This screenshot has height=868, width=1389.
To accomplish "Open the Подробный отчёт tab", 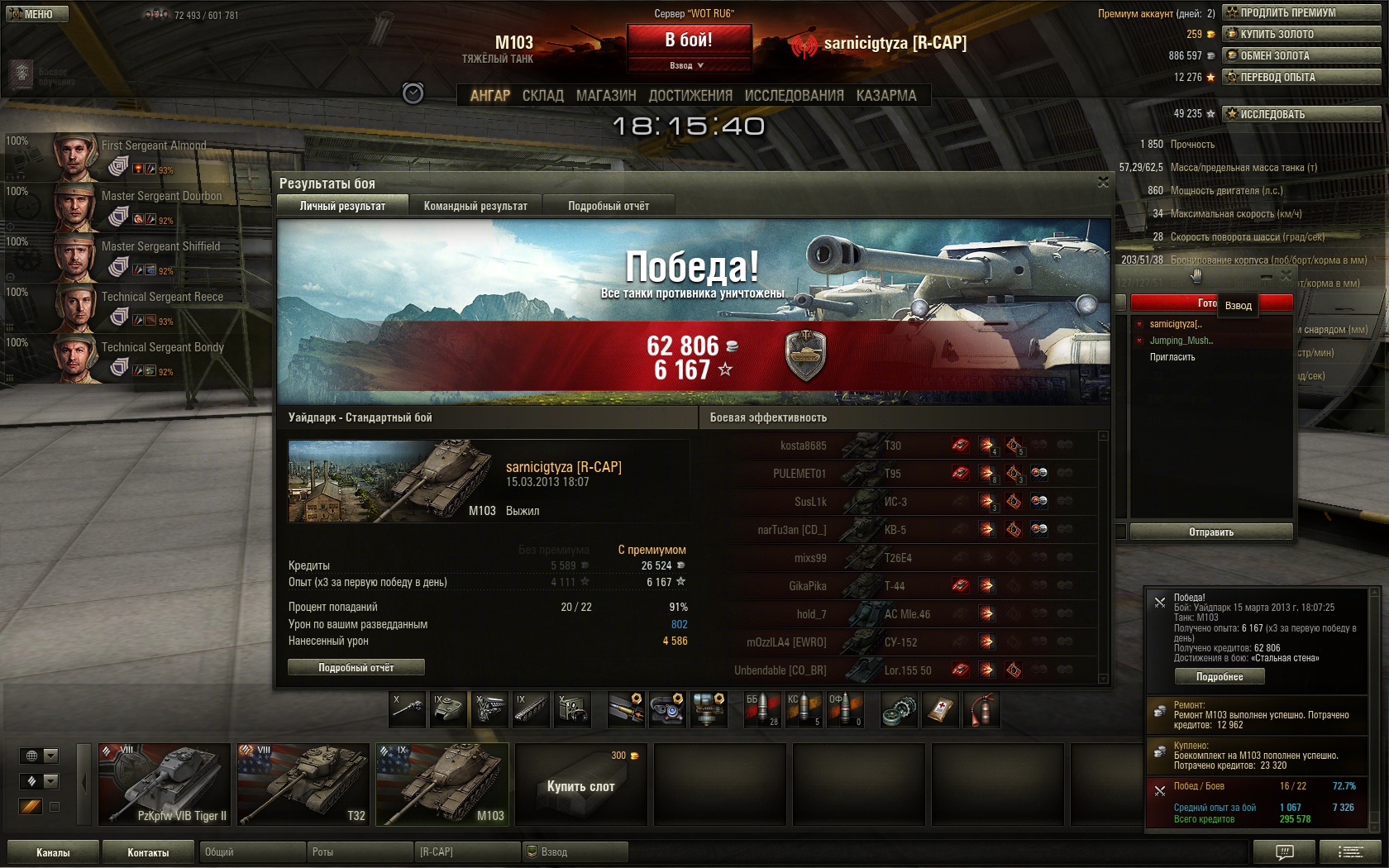I will coord(609,206).
